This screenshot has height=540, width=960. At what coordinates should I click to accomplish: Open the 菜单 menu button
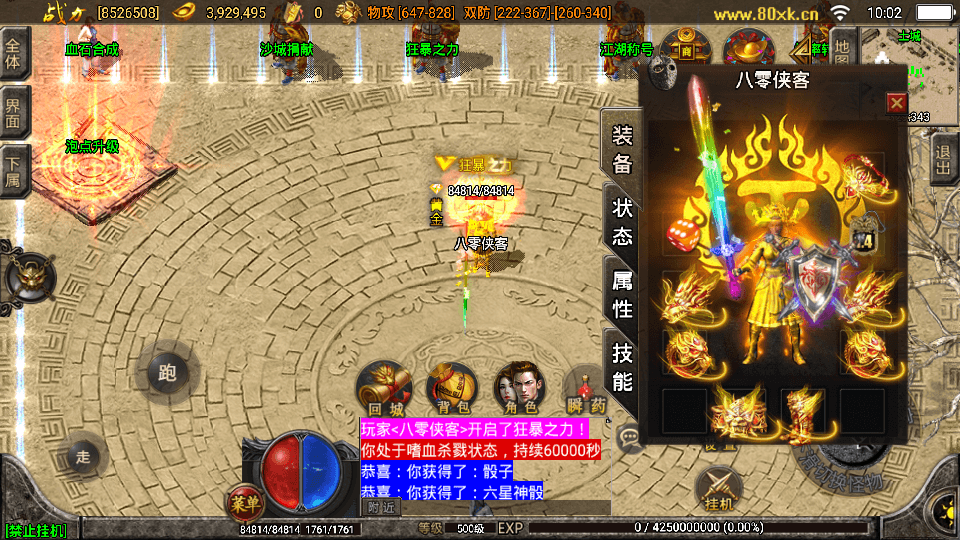coord(244,502)
